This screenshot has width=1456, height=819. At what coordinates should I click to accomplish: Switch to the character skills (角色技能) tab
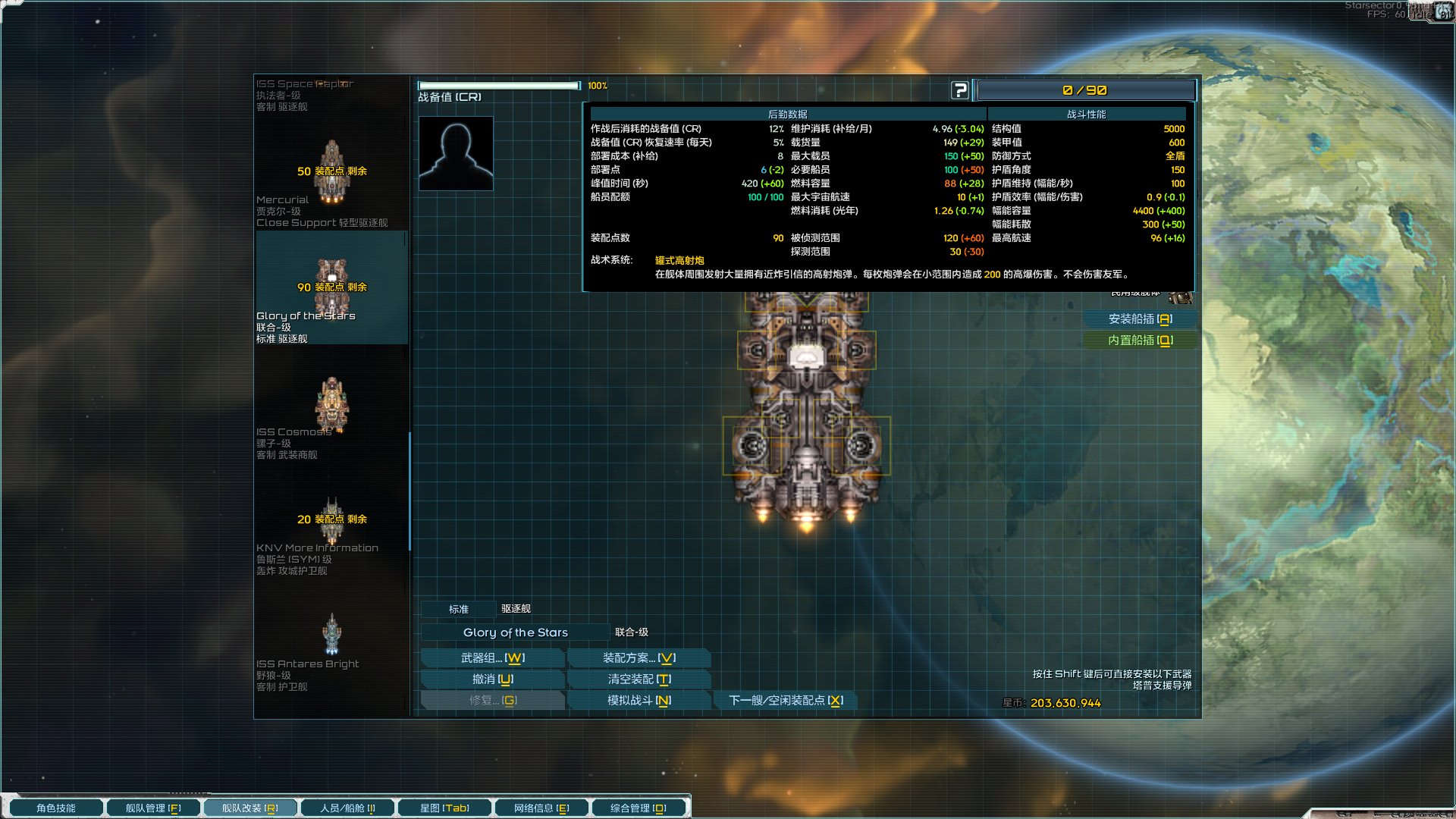[x=56, y=808]
